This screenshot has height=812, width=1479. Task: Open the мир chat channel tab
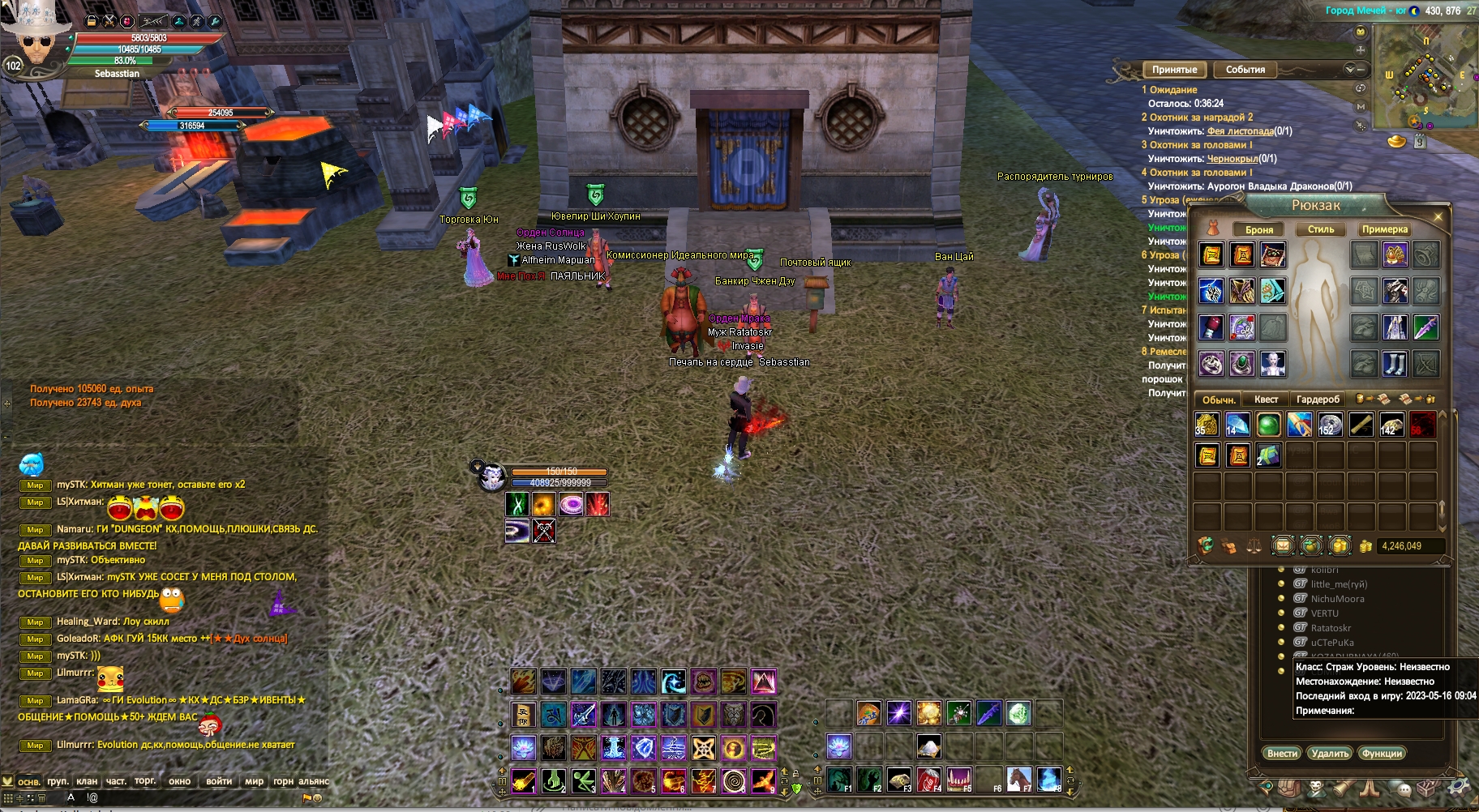click(254, 782)
